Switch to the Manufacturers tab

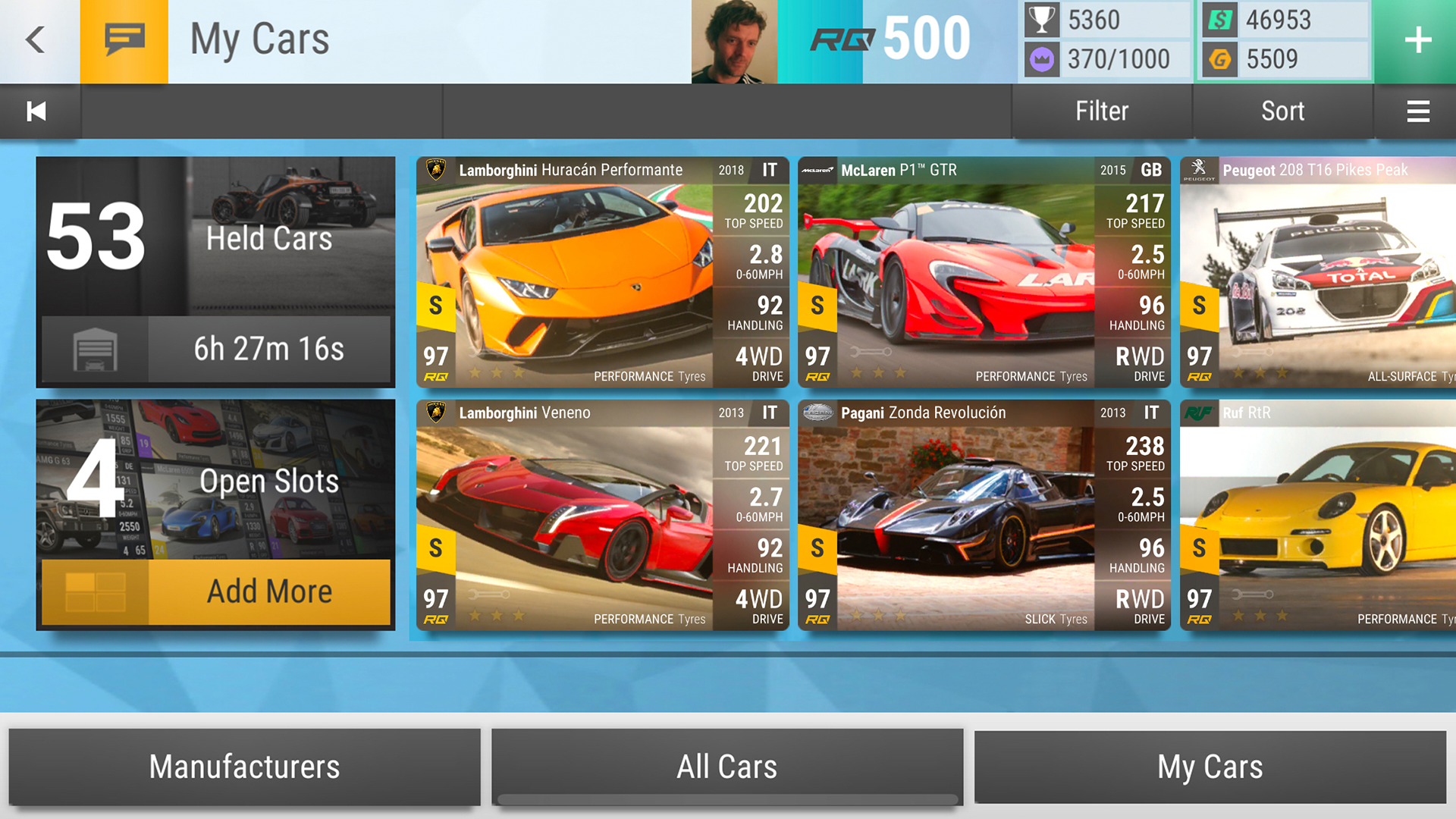click(244, 767)
